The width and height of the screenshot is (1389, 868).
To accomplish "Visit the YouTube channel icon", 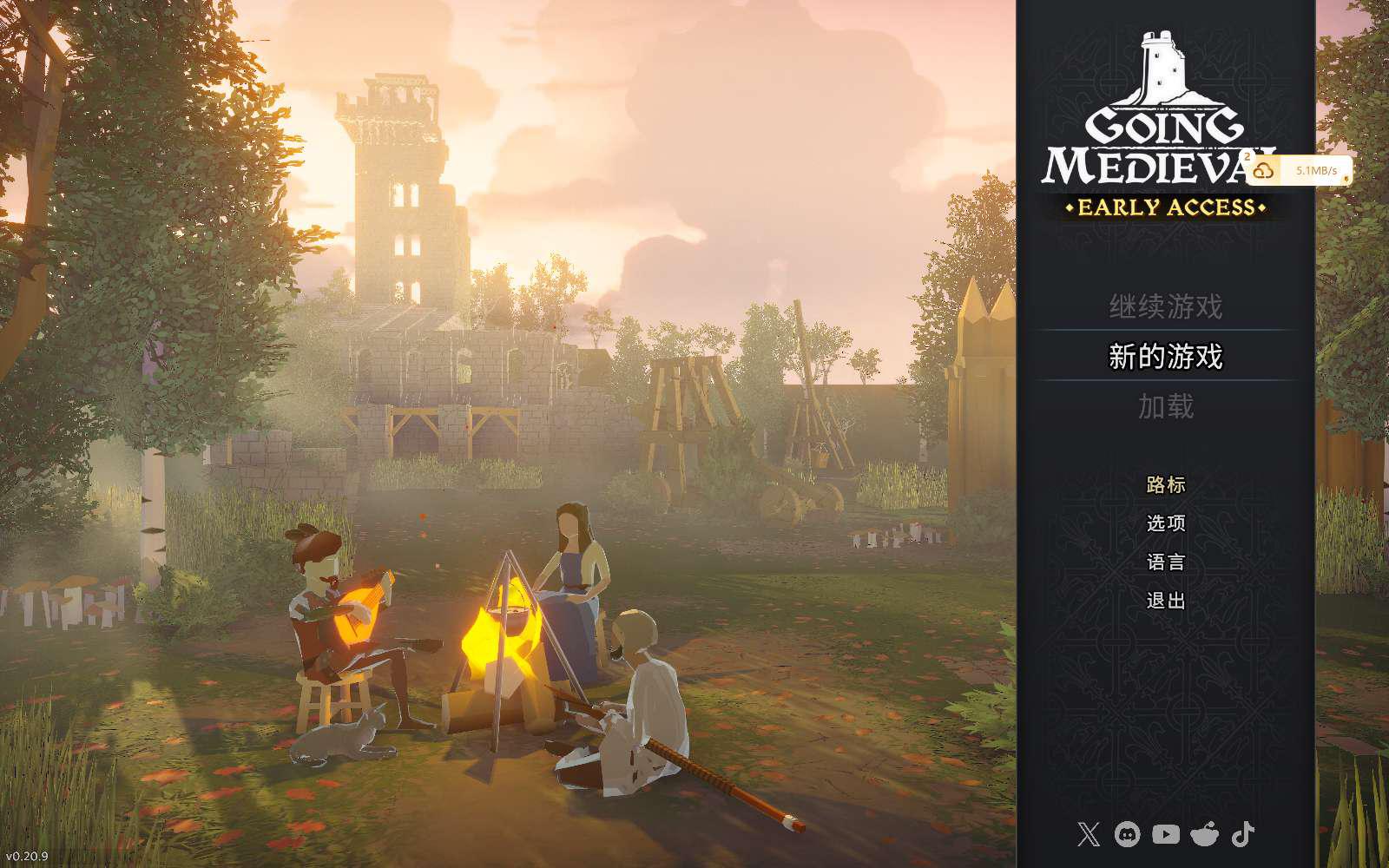I will 1165,835.
